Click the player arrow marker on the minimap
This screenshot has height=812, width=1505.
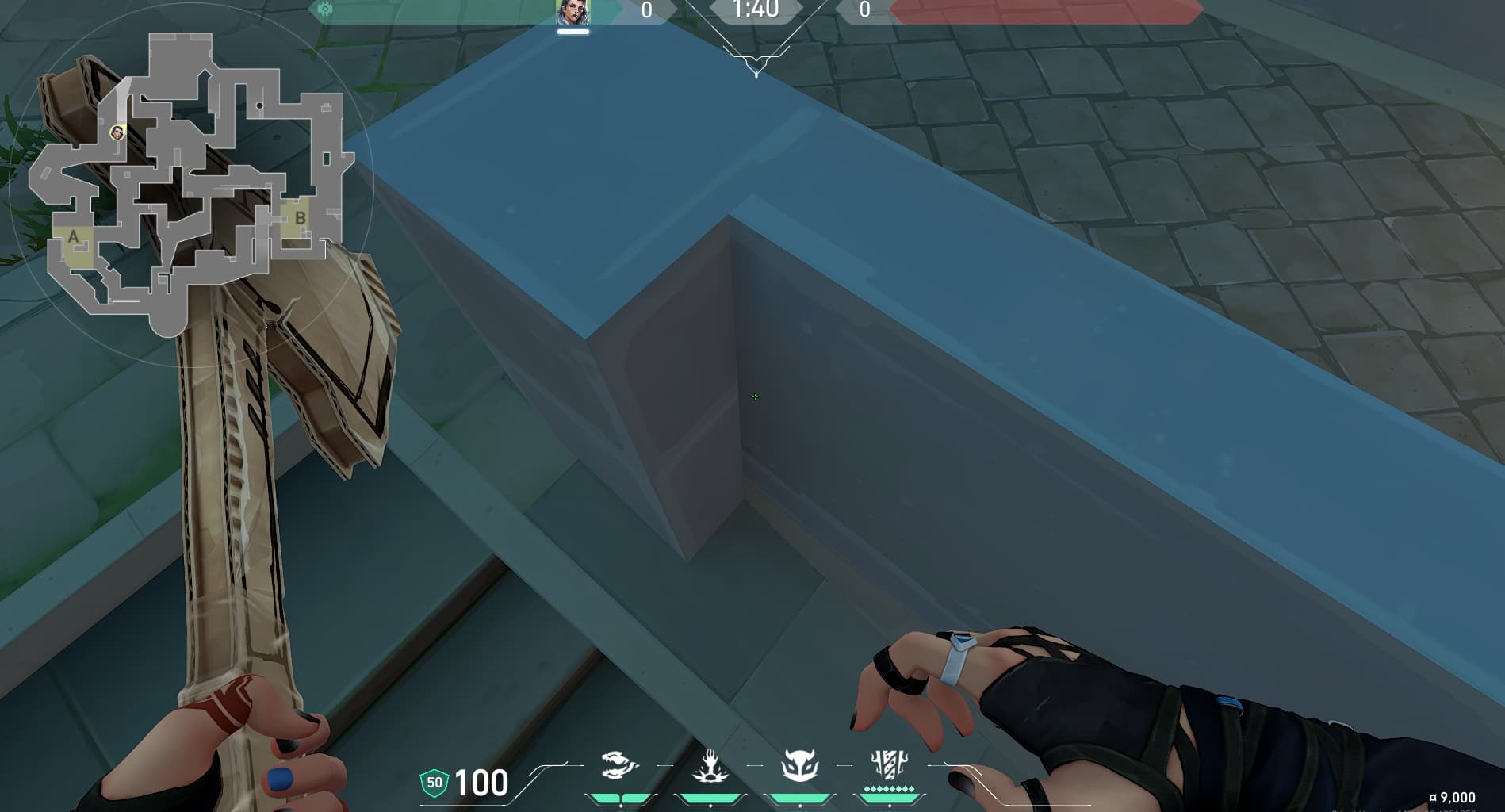[117, 133]
